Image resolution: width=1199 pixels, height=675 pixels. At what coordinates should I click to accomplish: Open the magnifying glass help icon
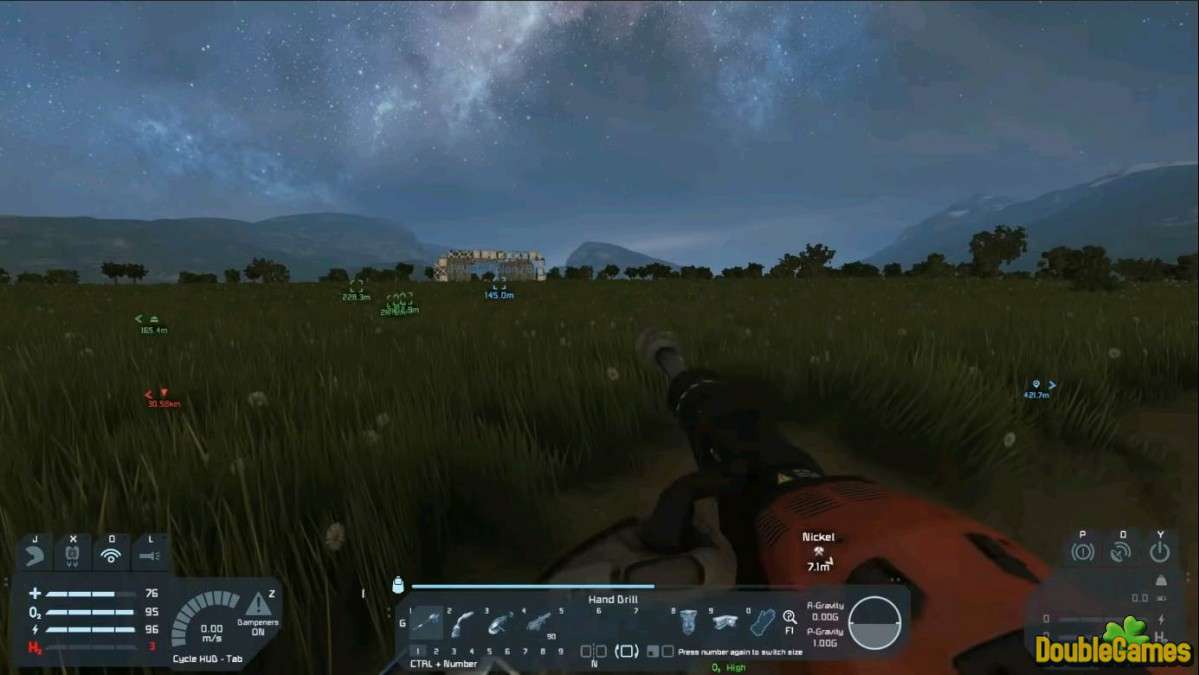tap(790, 618)
